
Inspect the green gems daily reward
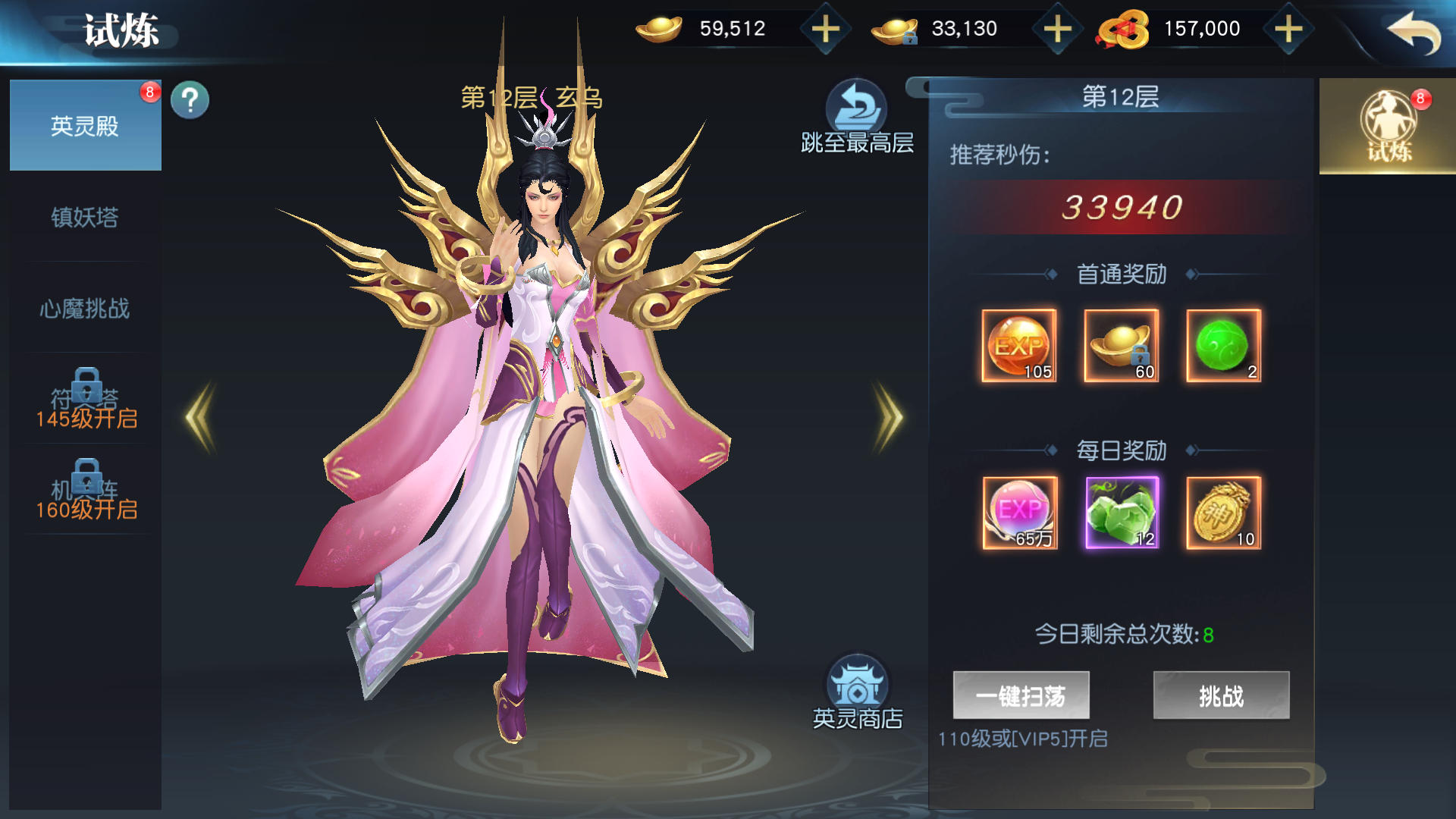1122,513
